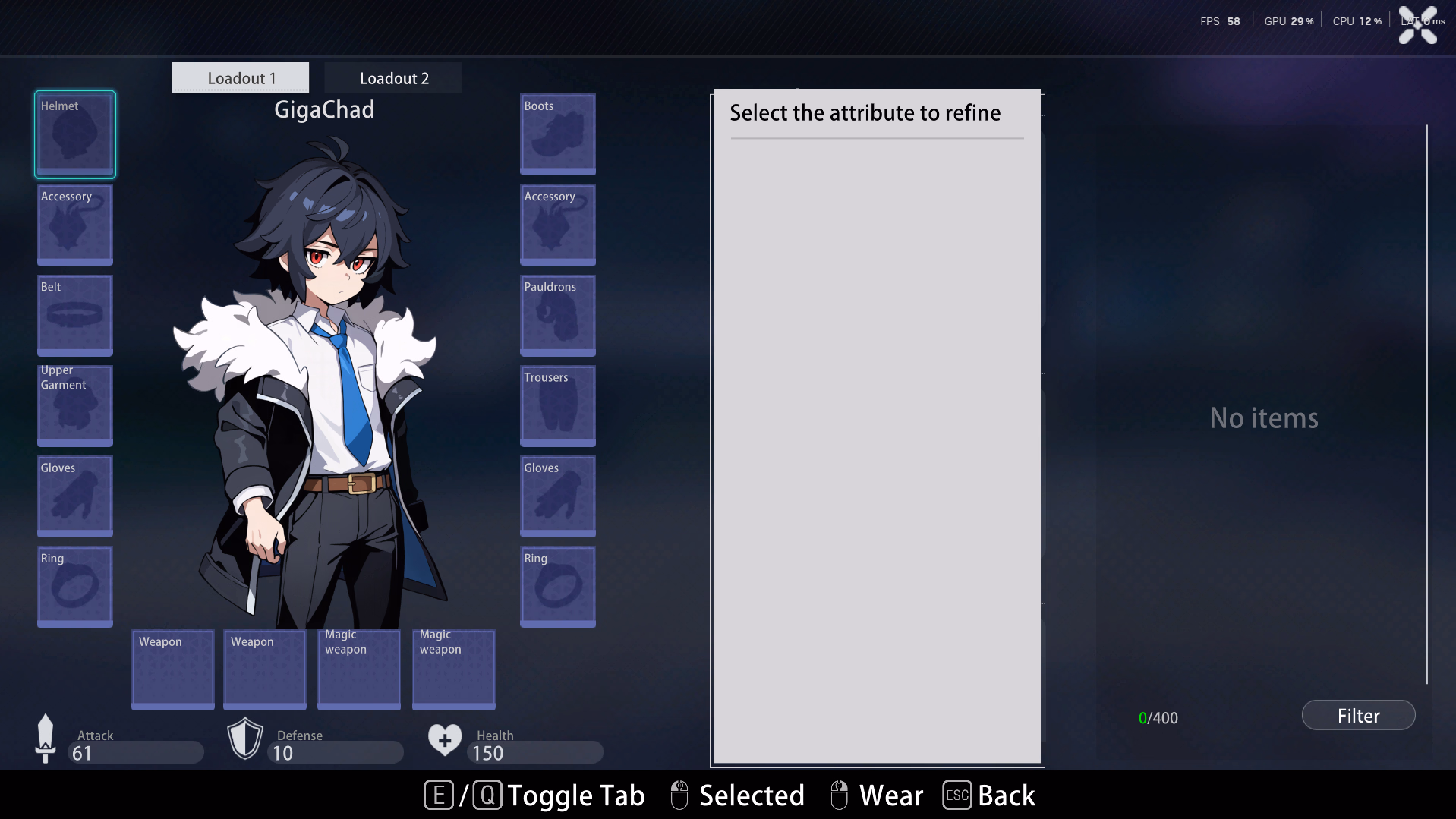Open the Filter options for items

(1357, 716)
